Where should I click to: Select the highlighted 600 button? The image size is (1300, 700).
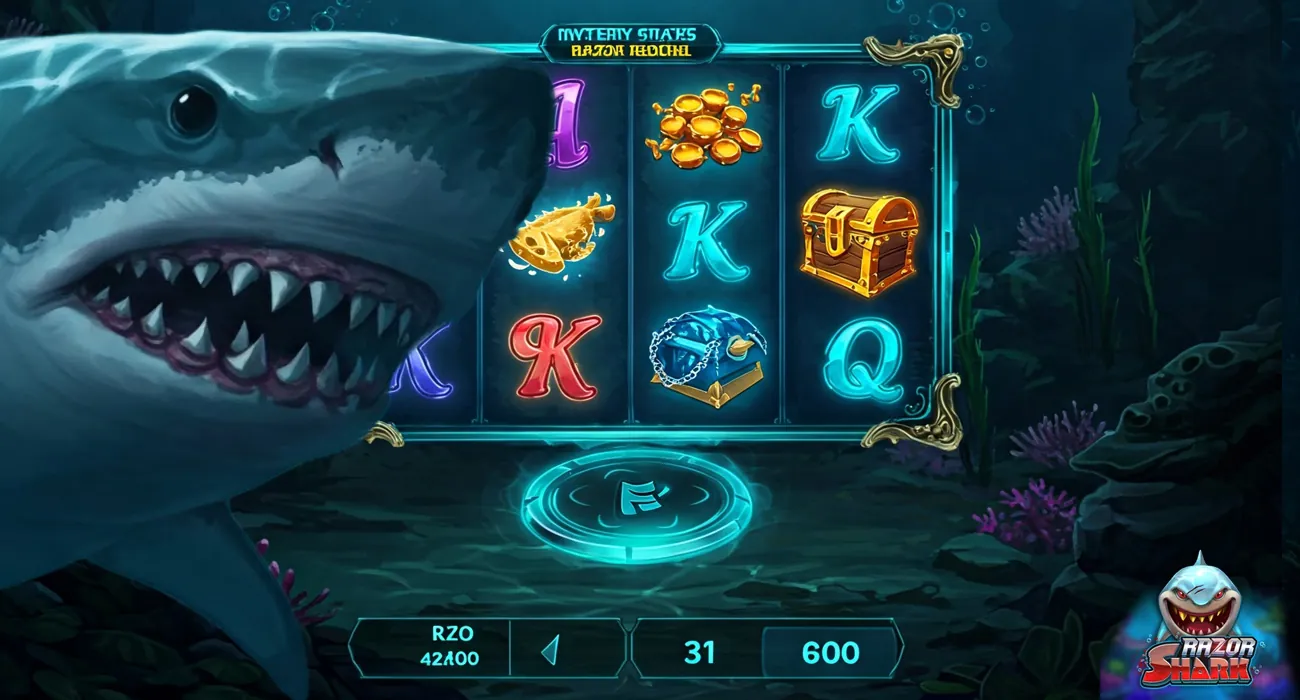[x=830, y=653]
